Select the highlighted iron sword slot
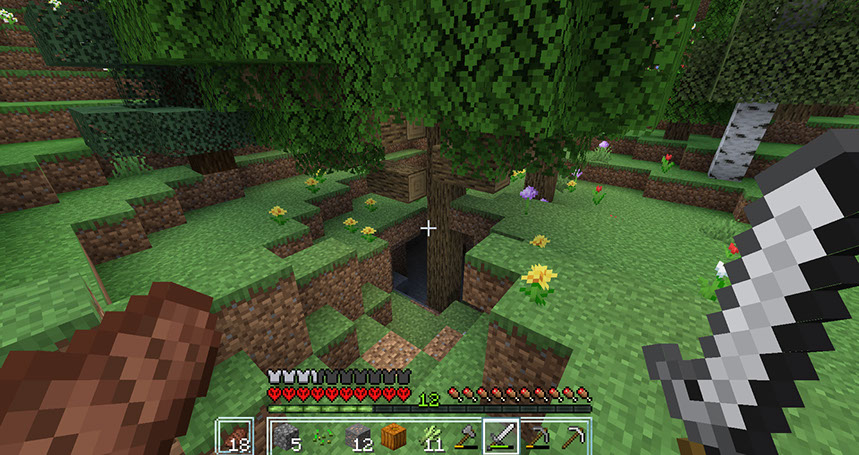The height and width of the screenshot is (455, 859). tap(500, 436)
